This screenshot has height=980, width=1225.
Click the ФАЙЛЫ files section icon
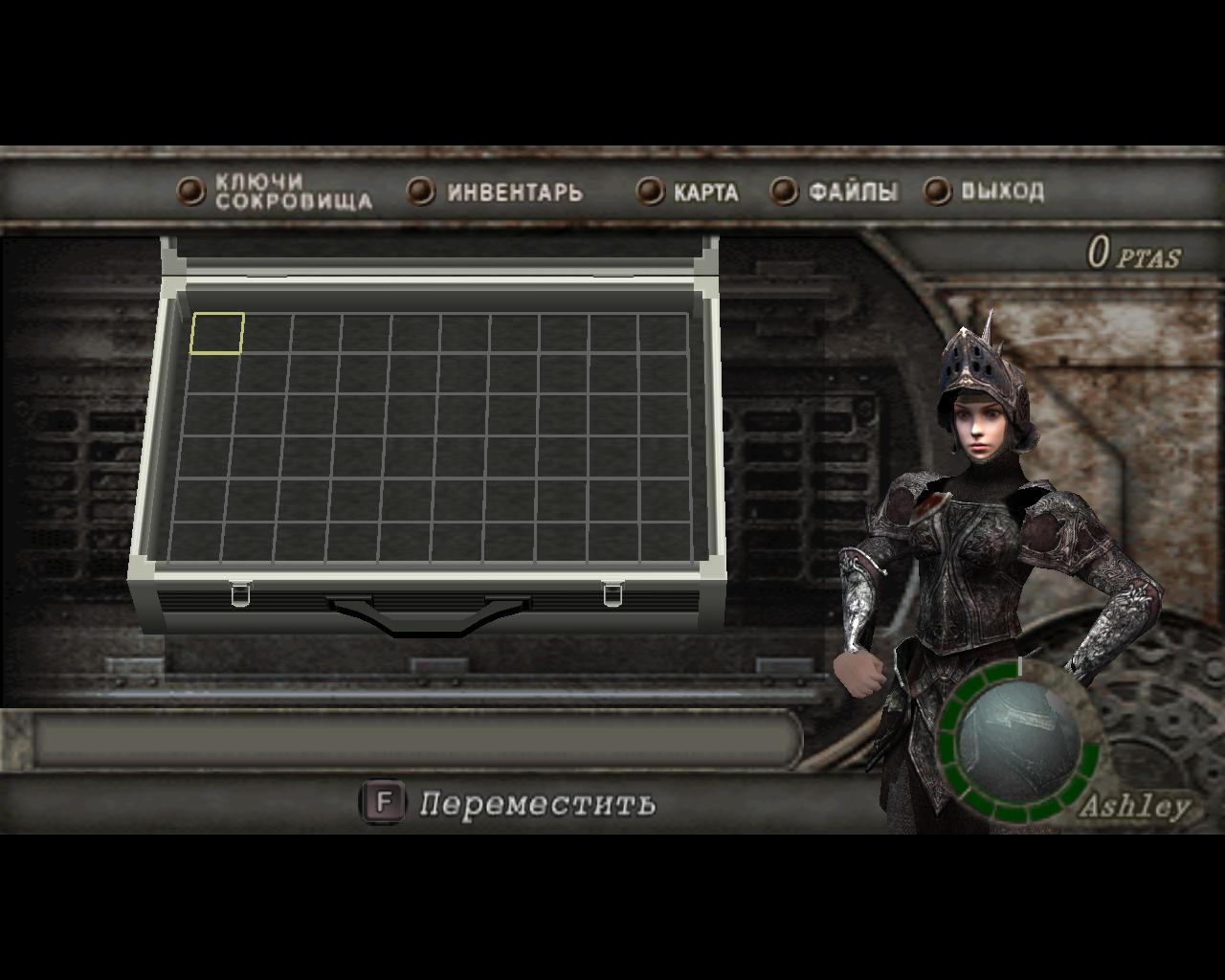[784, 191]
